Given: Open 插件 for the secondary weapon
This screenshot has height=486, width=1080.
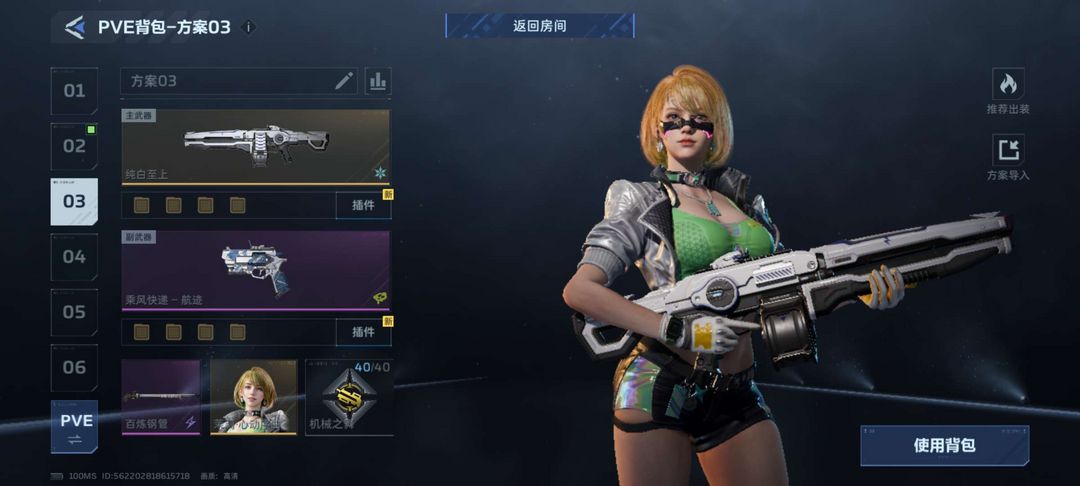Looking at the screenshot, I should pyautogui.click(x=363, y=331).
